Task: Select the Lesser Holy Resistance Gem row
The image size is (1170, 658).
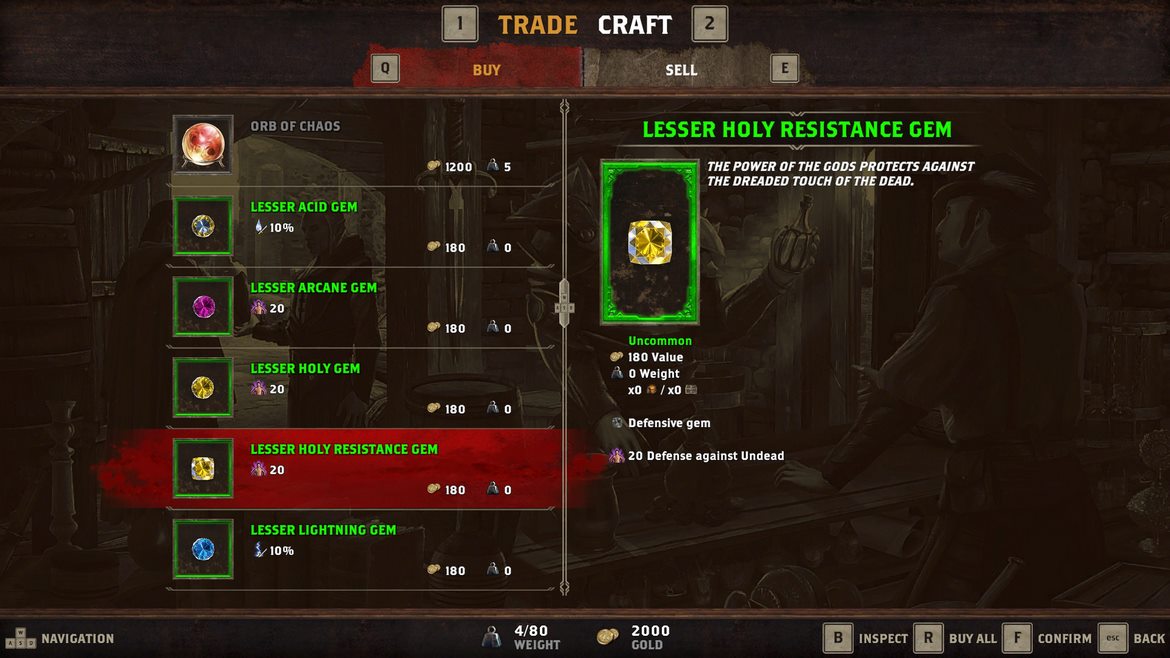Action: (x=362, y=469)
